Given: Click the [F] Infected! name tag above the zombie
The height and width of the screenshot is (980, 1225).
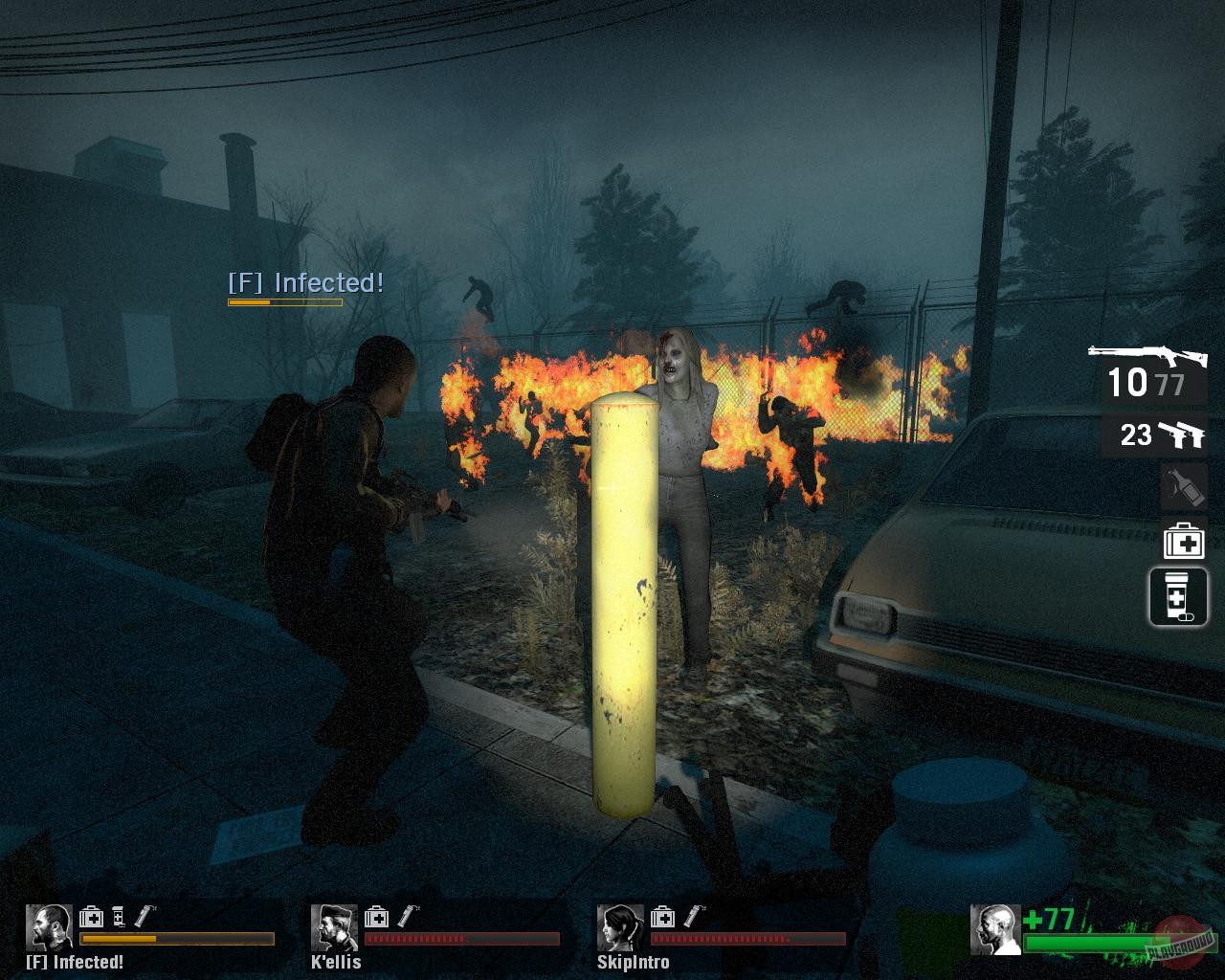Looking at the screenshot, I should (x=306, y=283).
